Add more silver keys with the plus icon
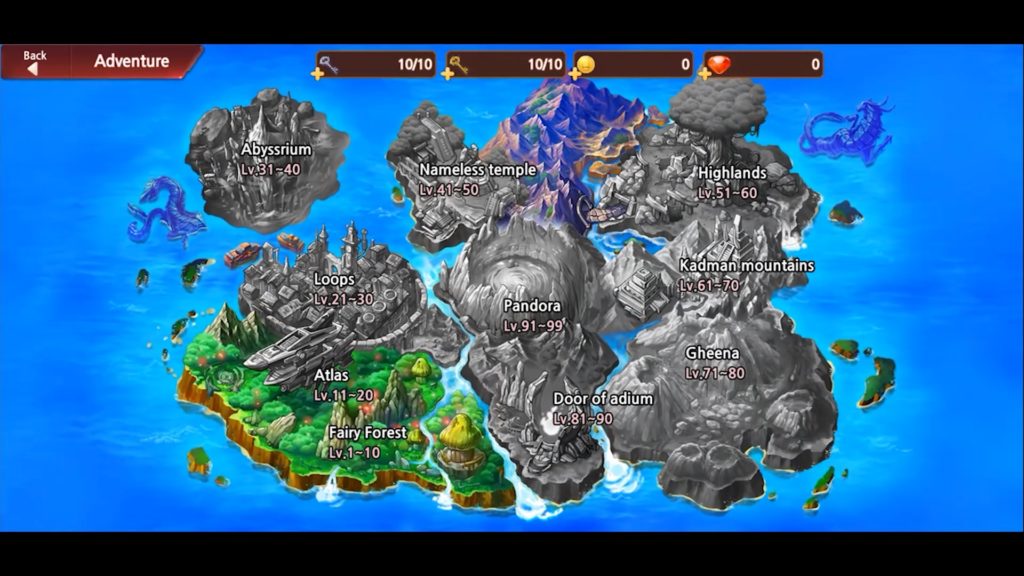The height and width of the screenshot is (576, 1024). pyautogui.click(x=319, y=73)
